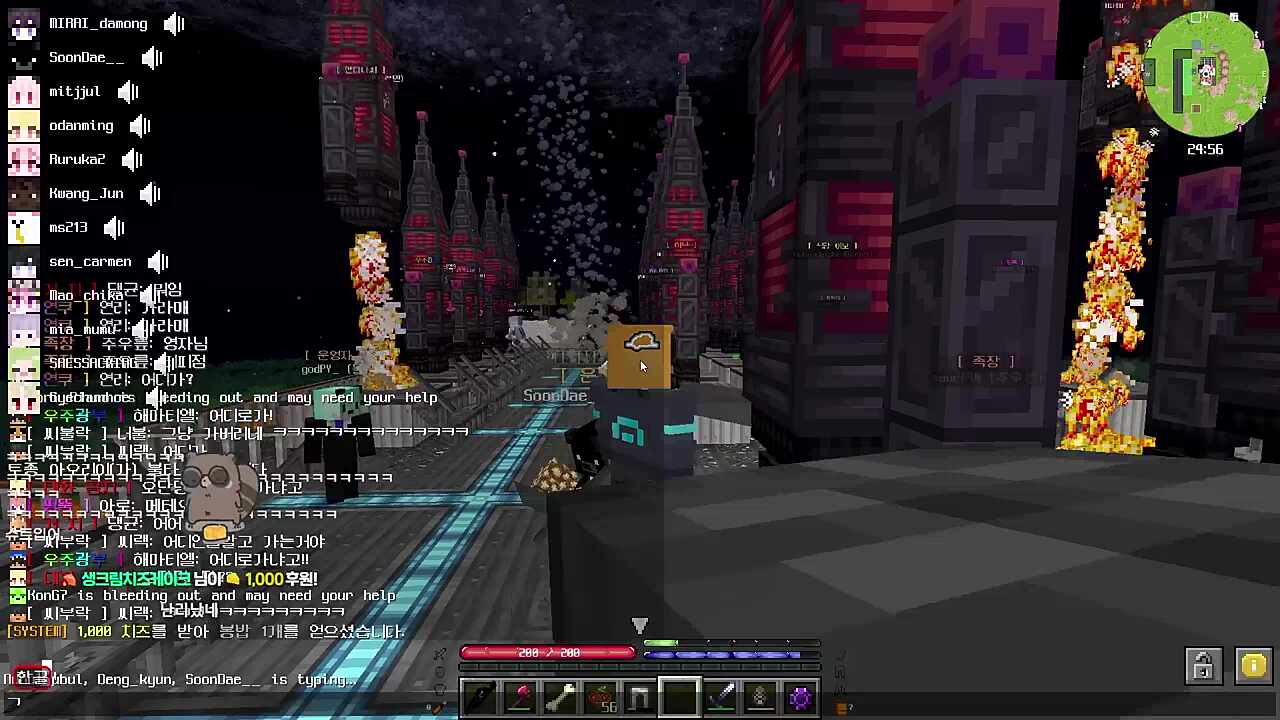Select Ruruka2 in the voice list

coord(76,159)
